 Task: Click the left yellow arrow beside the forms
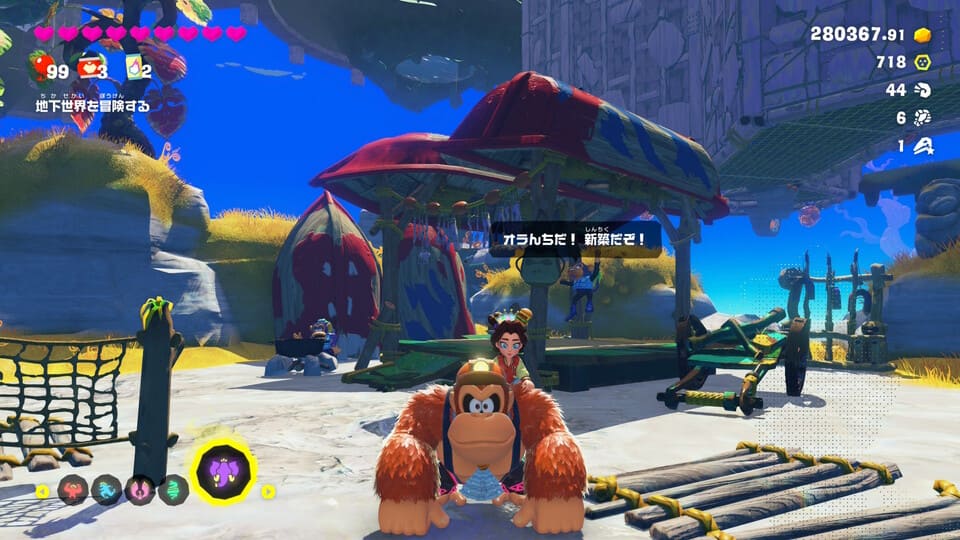tap(41, 491)
